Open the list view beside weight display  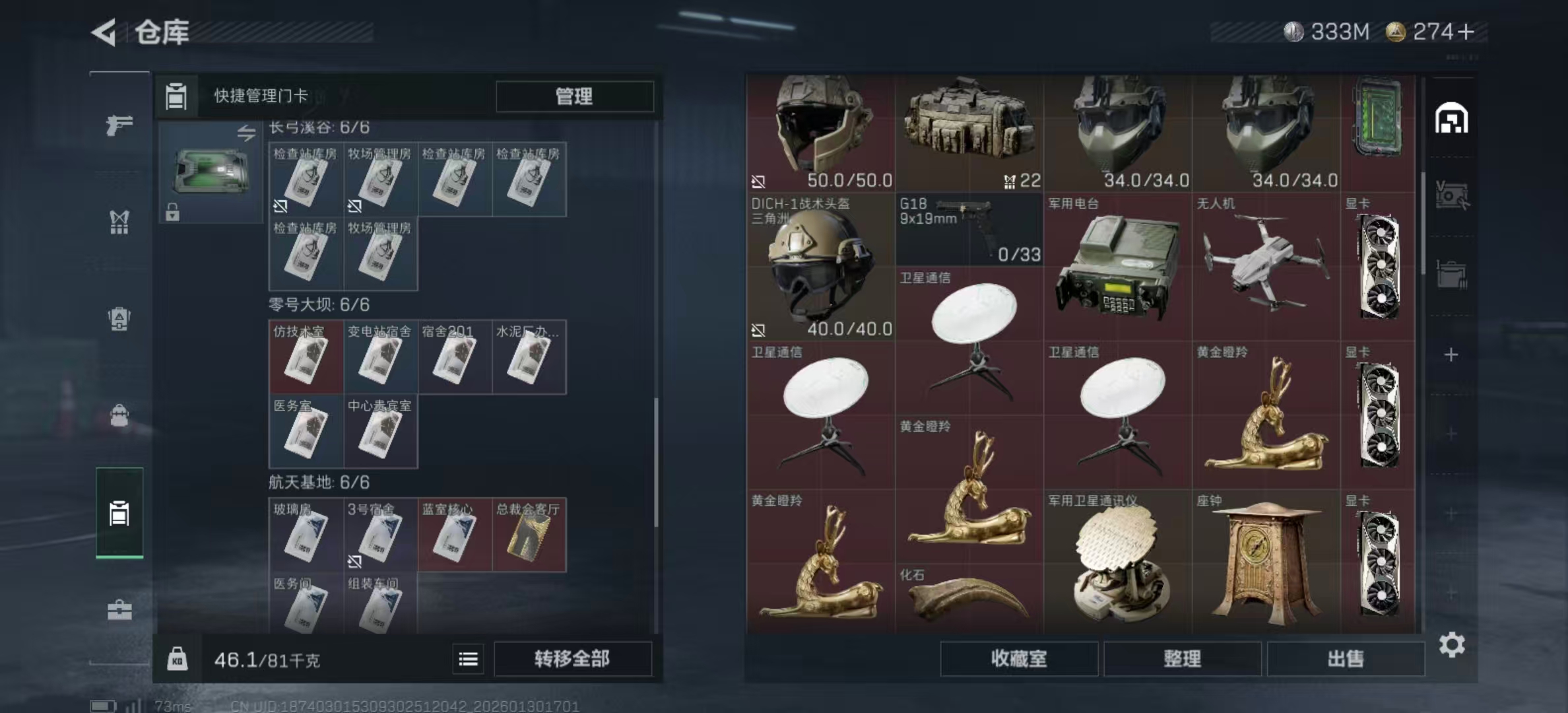tap(468, 659)
